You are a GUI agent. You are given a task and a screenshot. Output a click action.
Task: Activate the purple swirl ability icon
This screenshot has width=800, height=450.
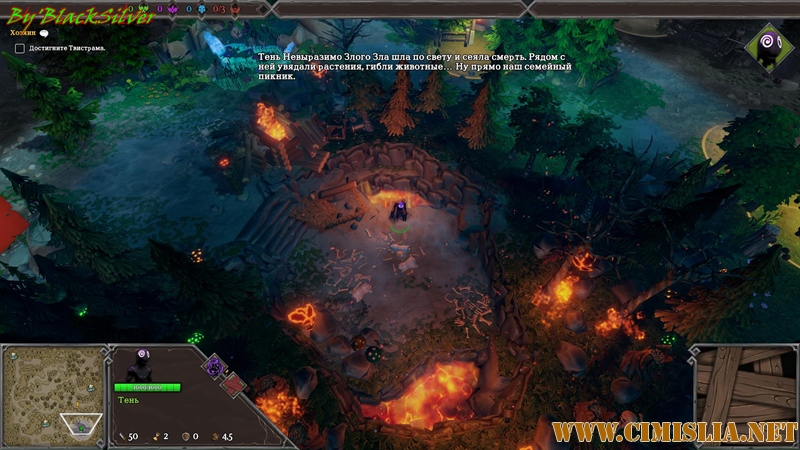point(214,365)
